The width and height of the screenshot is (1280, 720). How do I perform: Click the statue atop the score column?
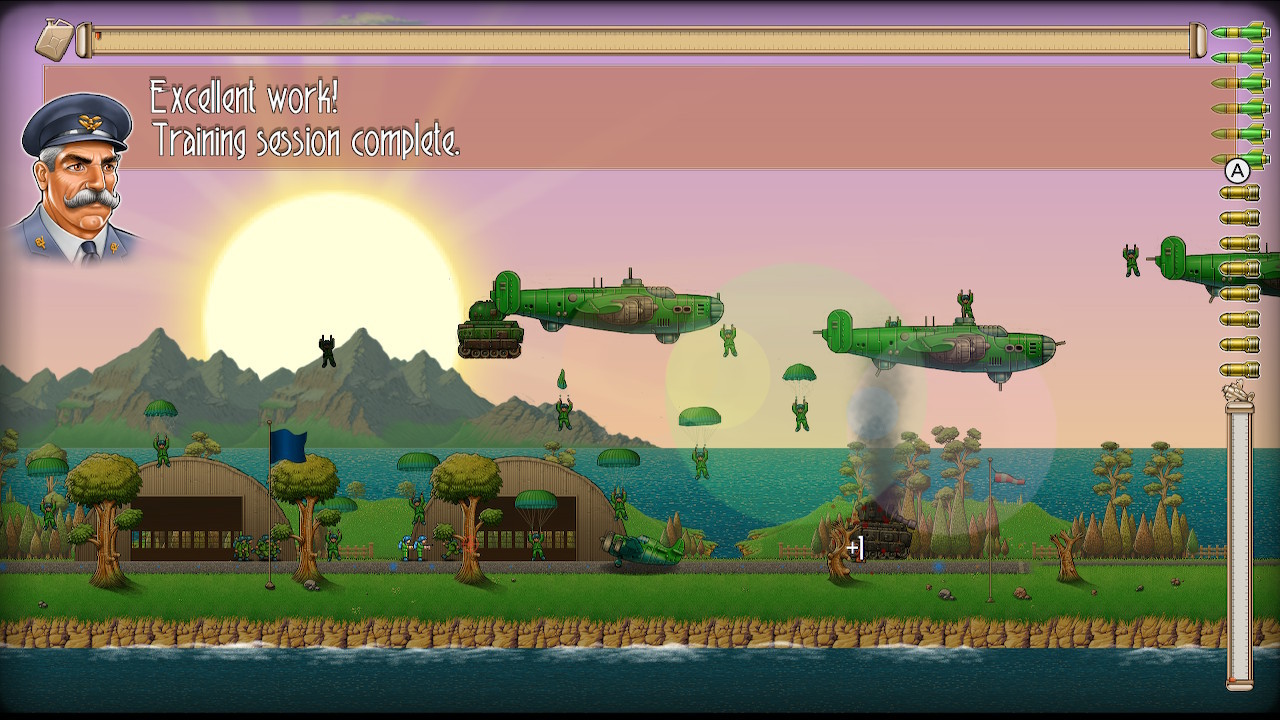point(1238,392)
